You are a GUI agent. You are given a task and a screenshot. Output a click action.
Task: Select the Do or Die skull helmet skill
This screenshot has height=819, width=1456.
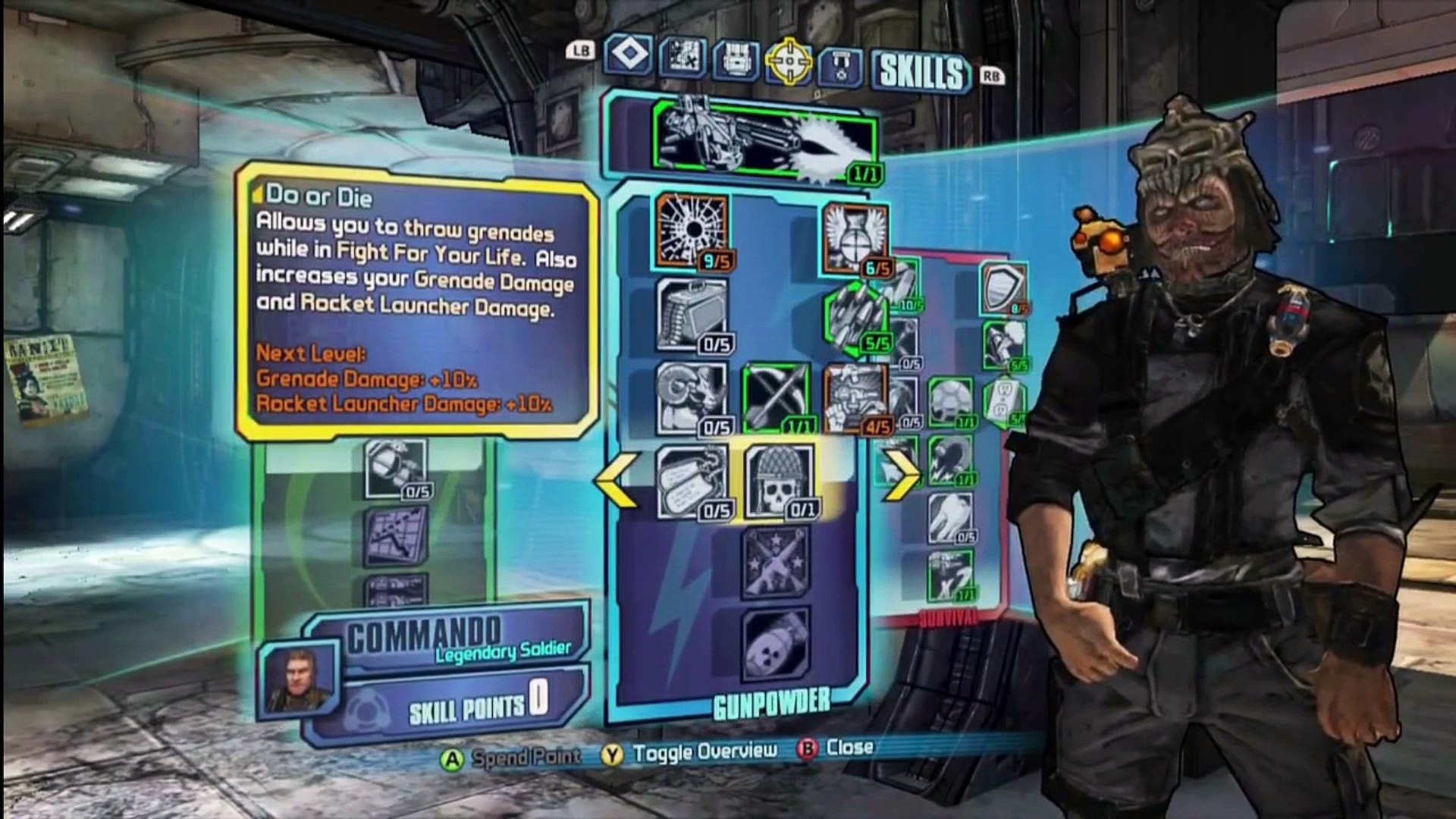coord(779,482)
